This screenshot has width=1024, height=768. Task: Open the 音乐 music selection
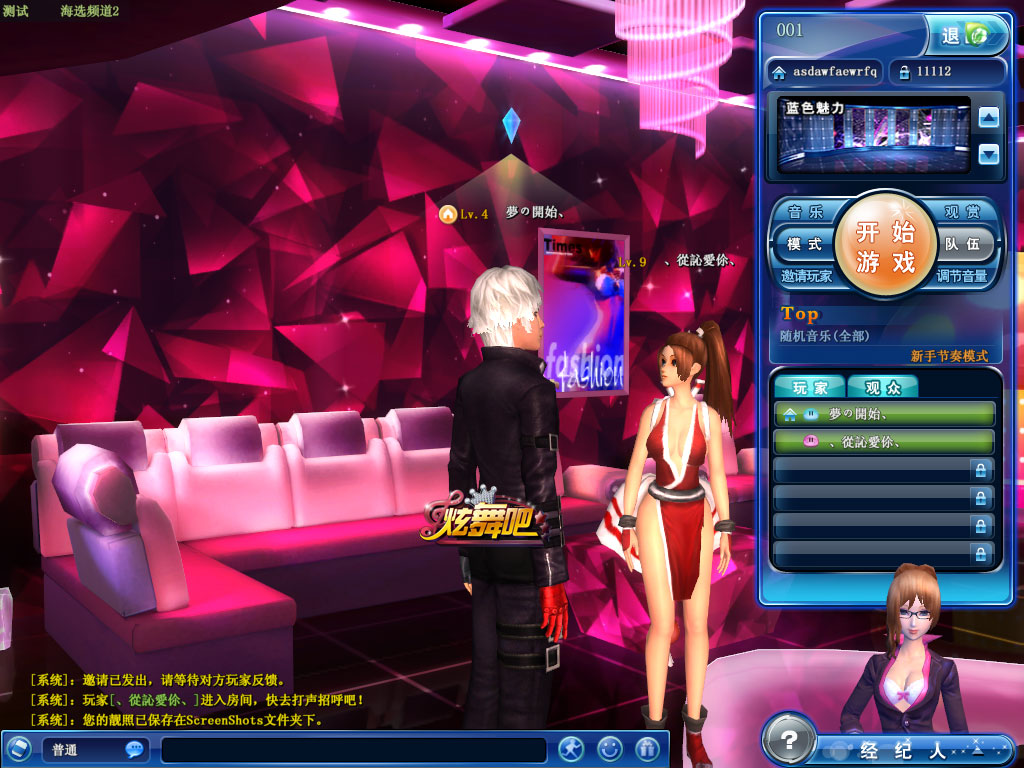click(x=805, y=212)
